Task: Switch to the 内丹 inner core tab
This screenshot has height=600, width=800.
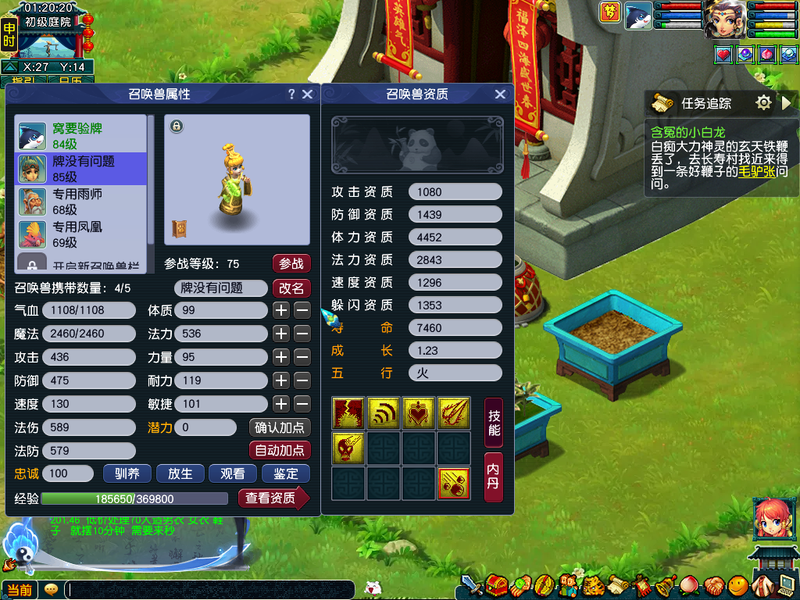Action: pos(494,477)
